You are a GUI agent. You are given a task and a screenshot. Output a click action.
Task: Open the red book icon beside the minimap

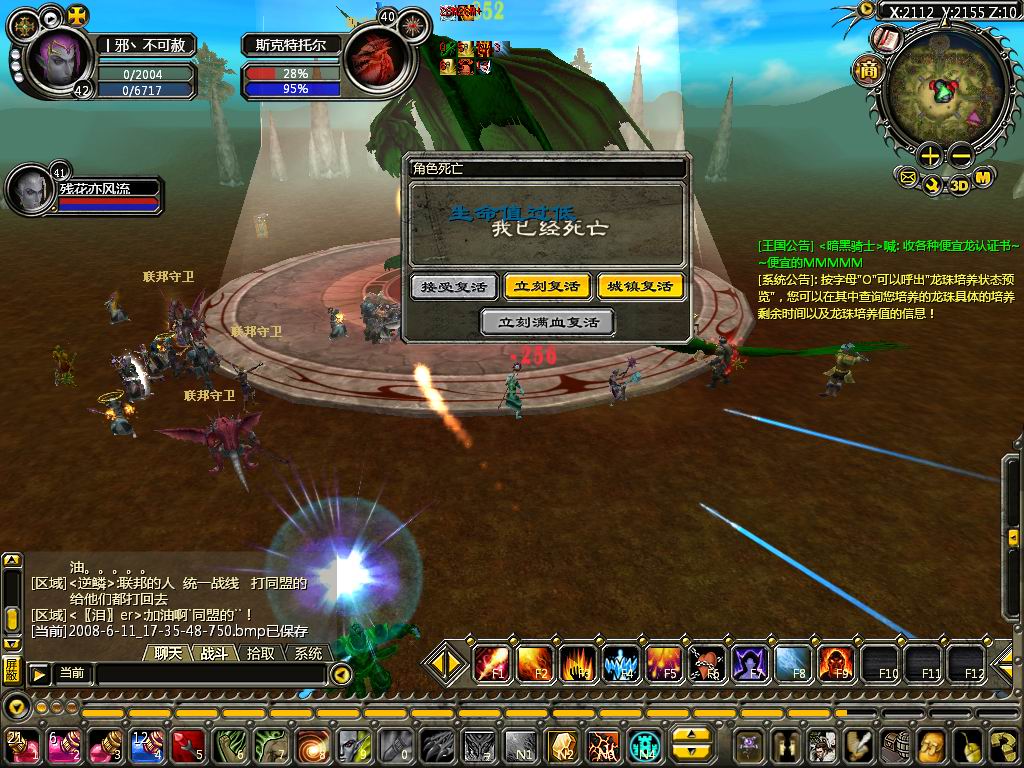[x=885, y=40]
